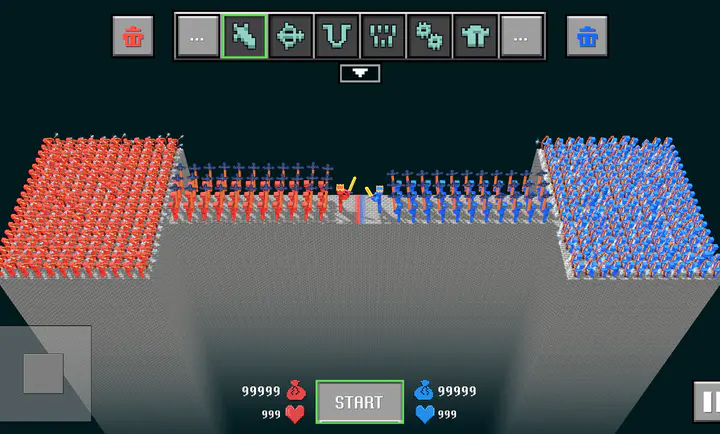Select the U-shaped magnet category icon

(x=336, y=37)
